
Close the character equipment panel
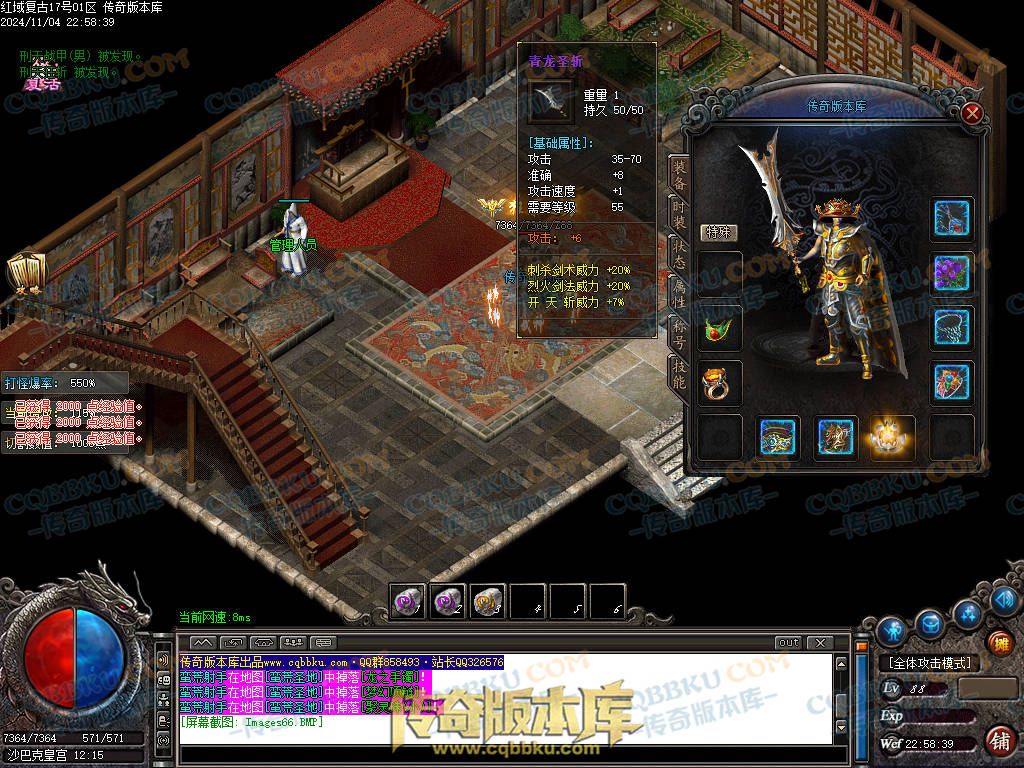pyautogui.click(x=971, y=113)
